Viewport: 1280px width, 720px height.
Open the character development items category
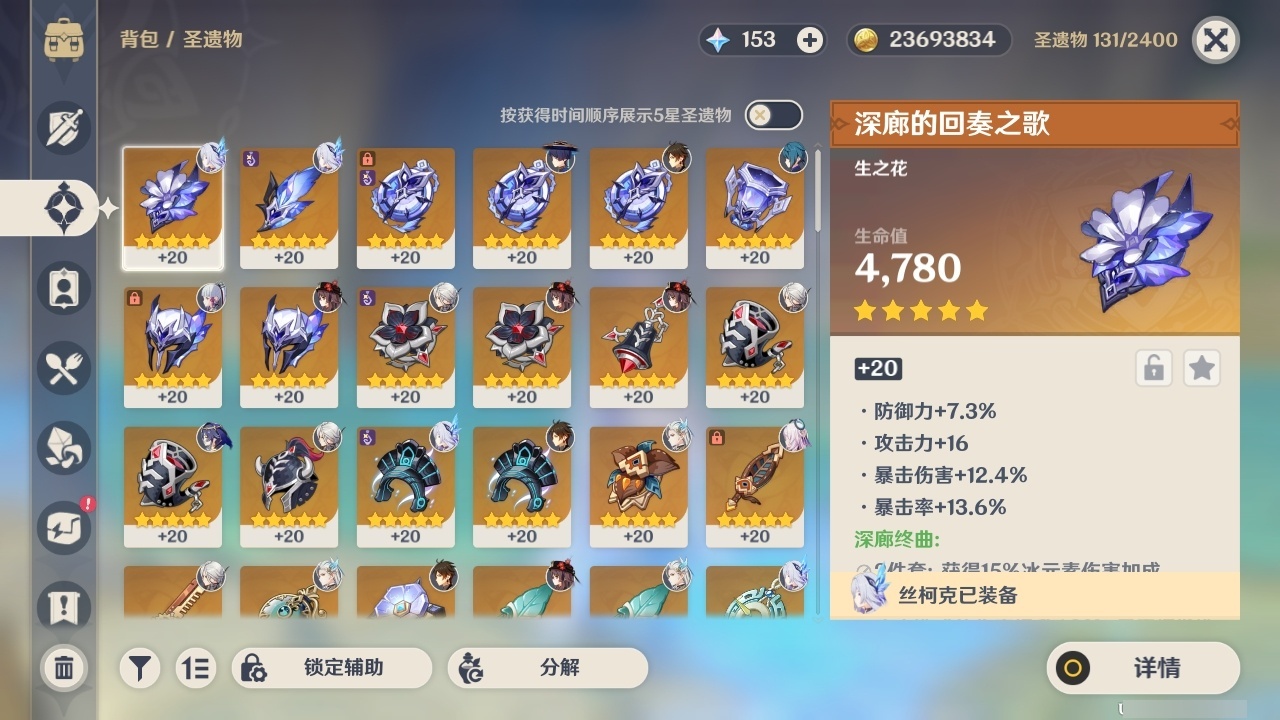[63, 288]
